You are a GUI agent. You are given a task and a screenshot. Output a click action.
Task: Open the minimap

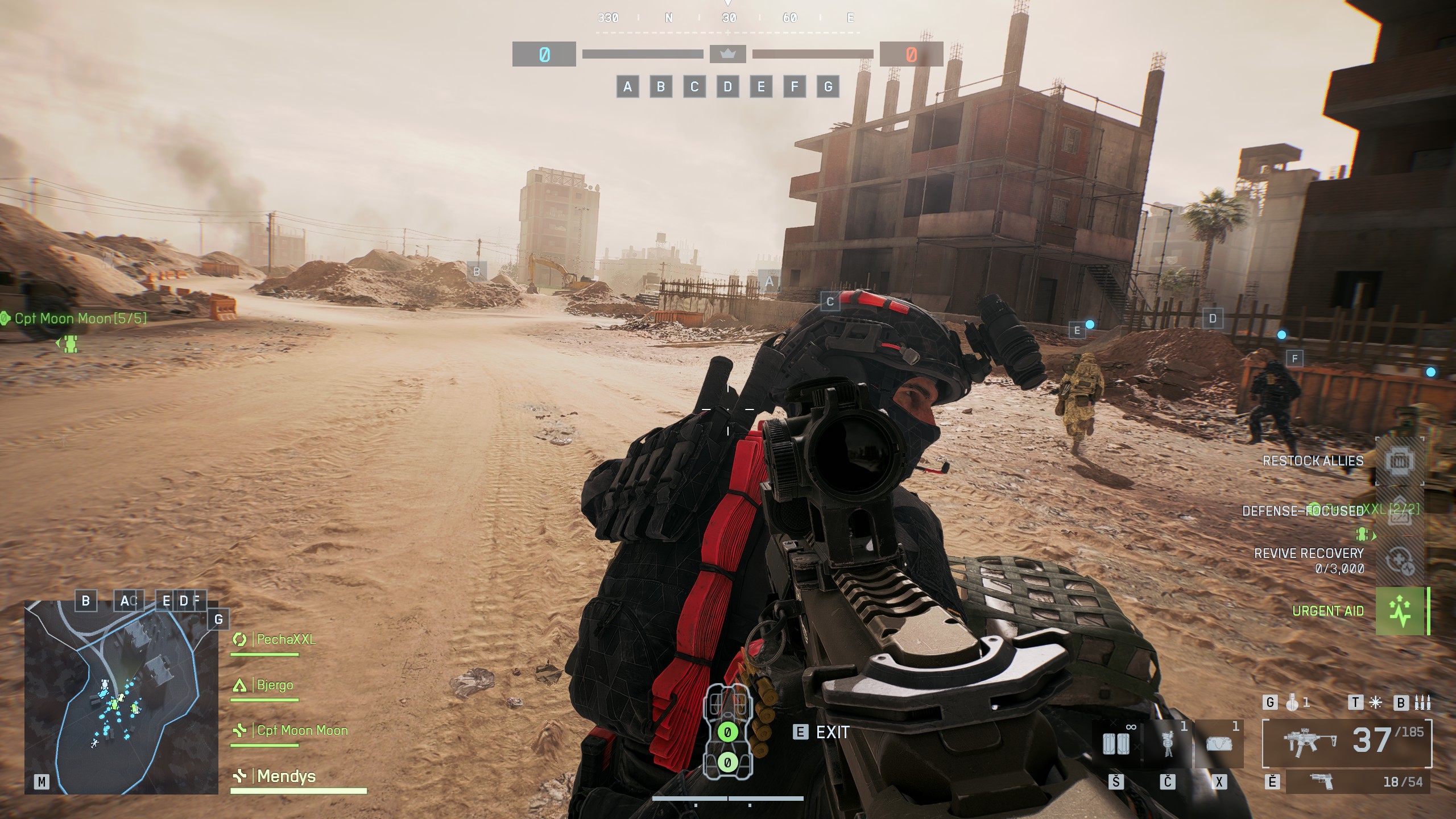(121, 697)
